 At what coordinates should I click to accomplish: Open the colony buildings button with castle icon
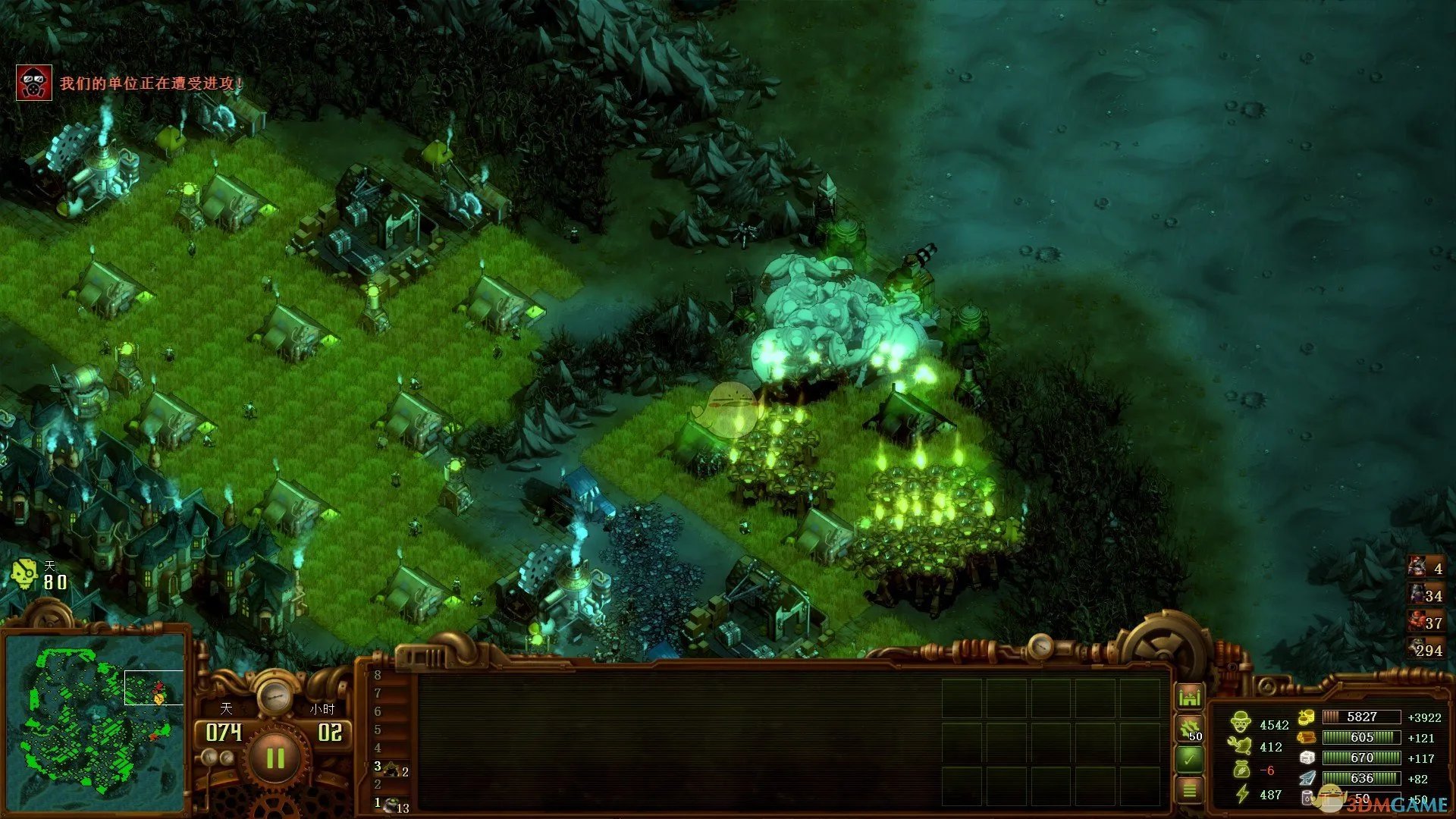click(1189, 696)
